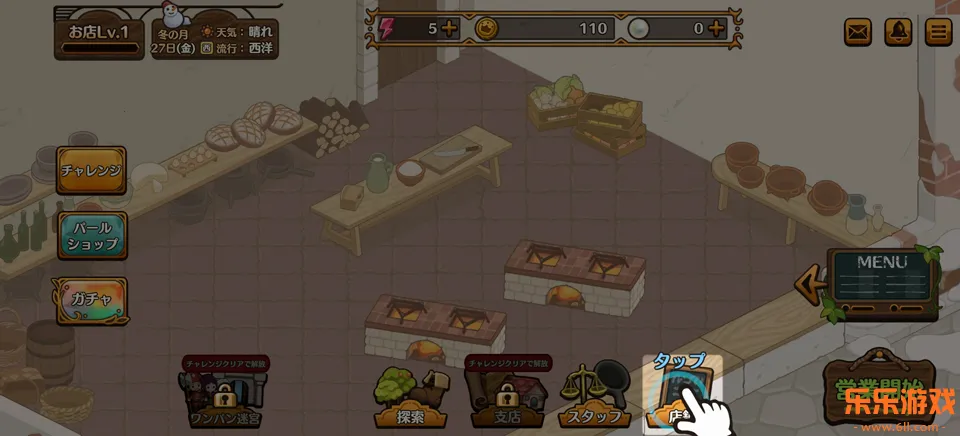Open the チャレンジ challenge menu
This screenshot has width=960, height=436.
pos(91,171)
